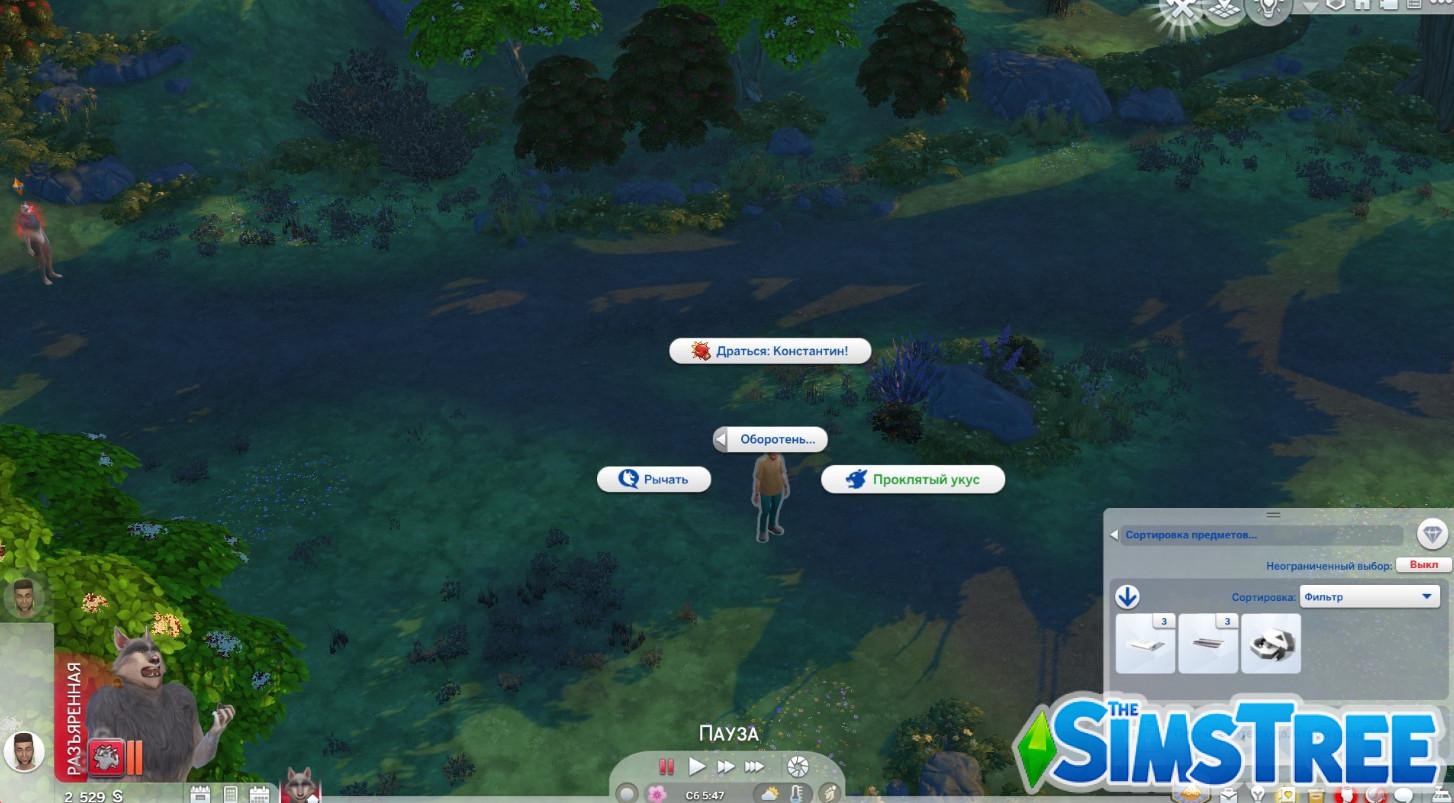Viewport: 1454px width, 803px height.
Task: Open the Фильтр sorting dropdown
Action: 1368,596
